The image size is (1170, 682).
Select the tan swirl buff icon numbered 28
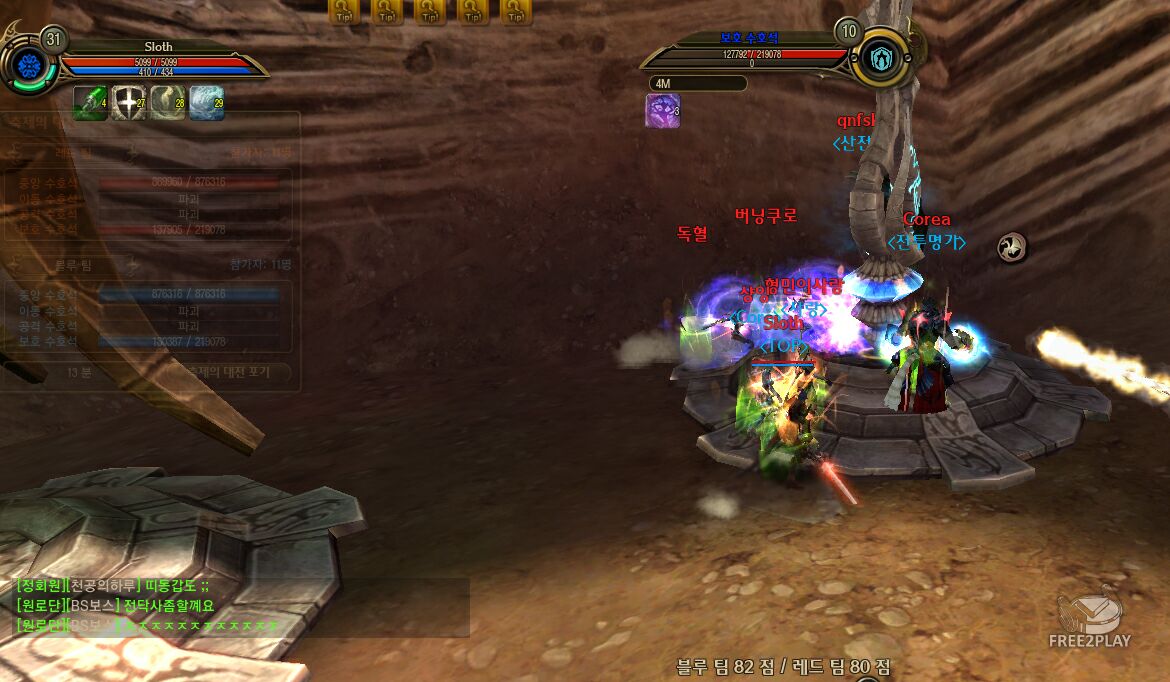point(168,103)
